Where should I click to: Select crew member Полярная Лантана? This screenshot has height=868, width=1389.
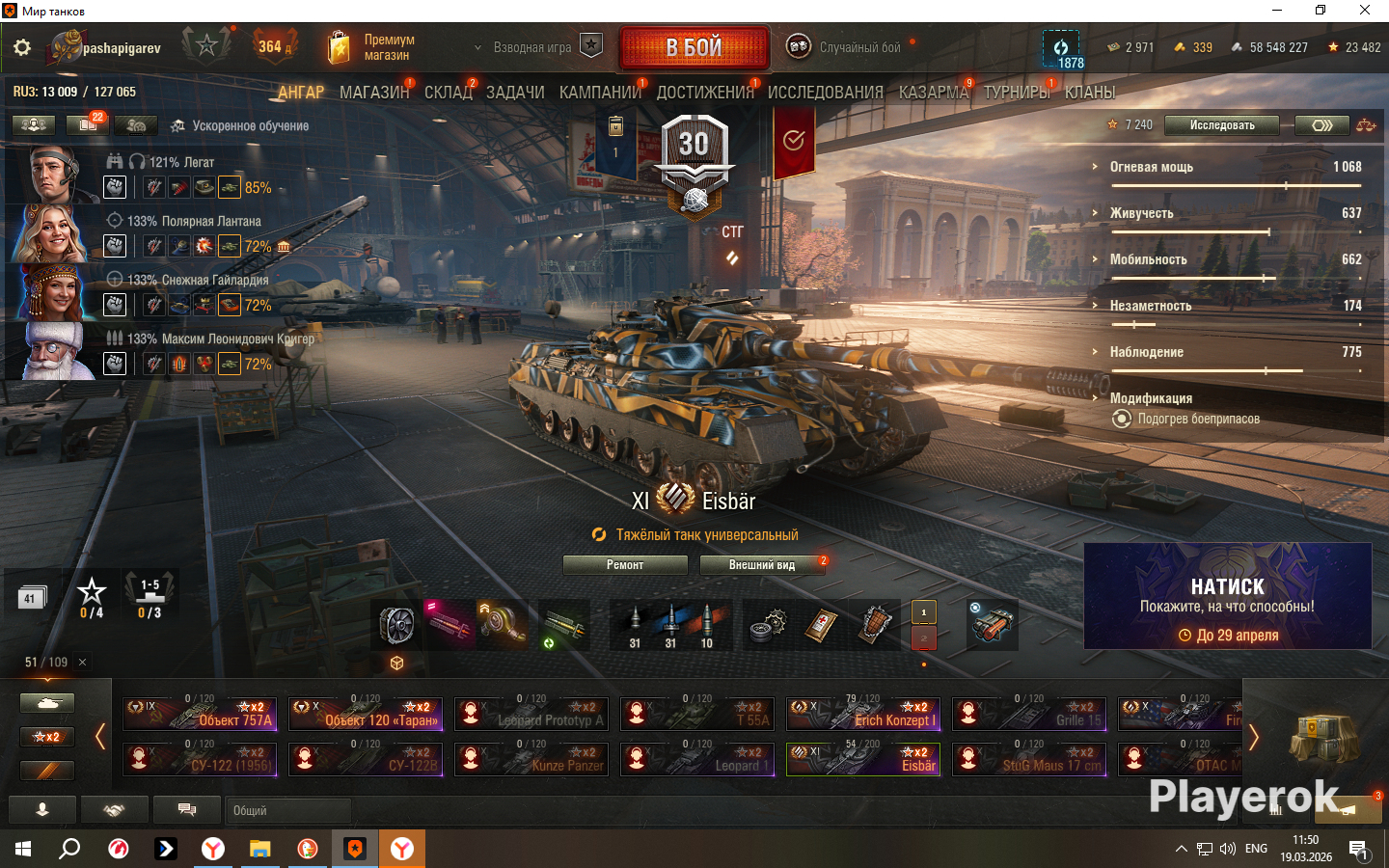point(48,234)
